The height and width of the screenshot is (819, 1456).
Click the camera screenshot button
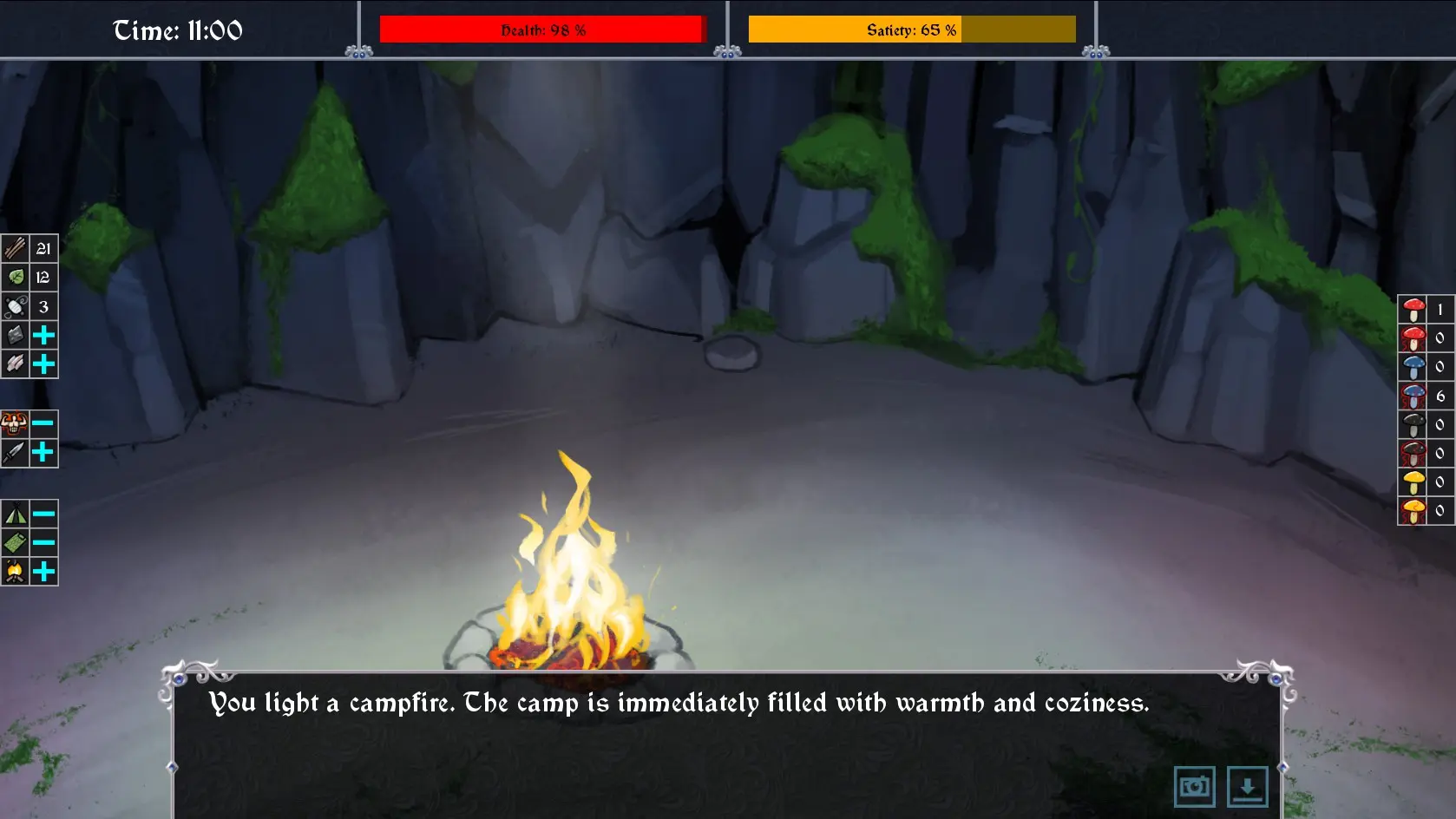(1194, 787)
